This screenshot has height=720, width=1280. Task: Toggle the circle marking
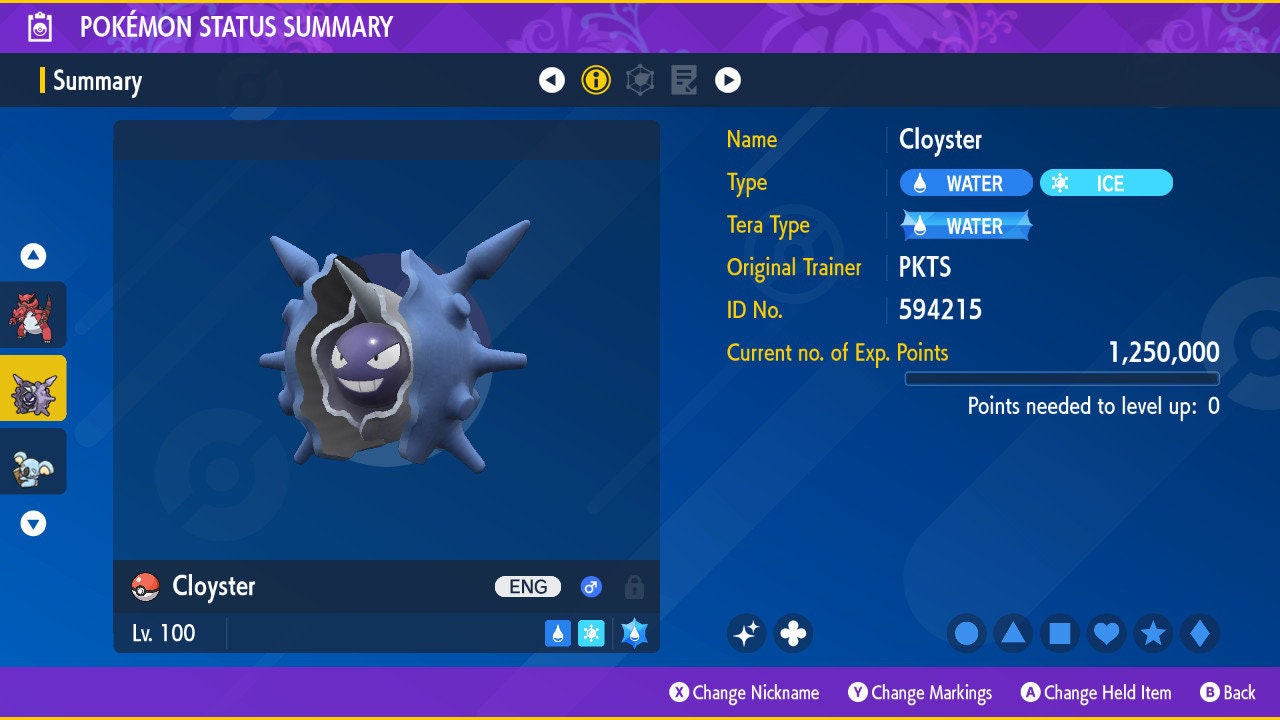coord(967,633)
